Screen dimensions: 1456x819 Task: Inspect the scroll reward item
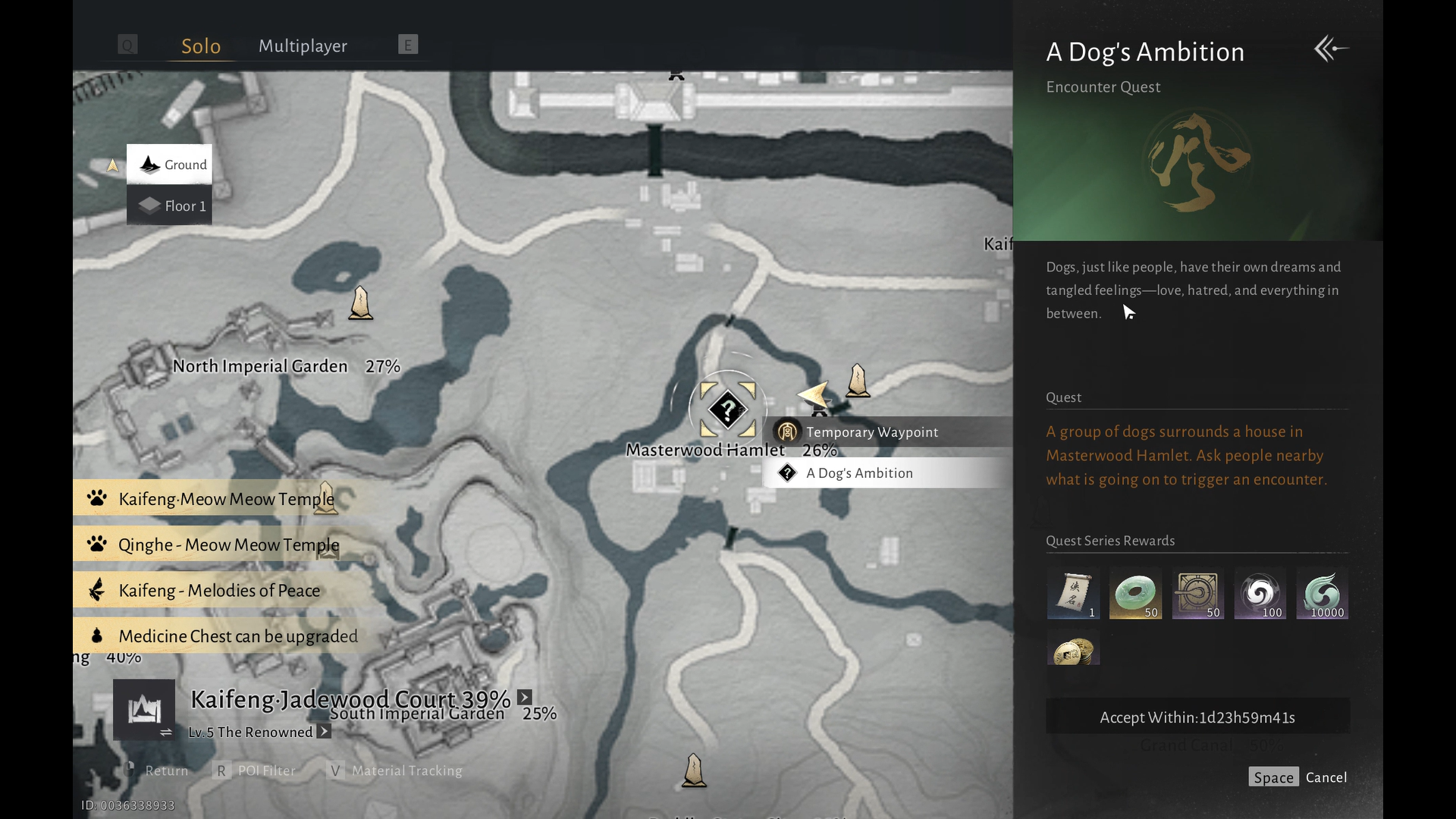(x=1073, y=593)
